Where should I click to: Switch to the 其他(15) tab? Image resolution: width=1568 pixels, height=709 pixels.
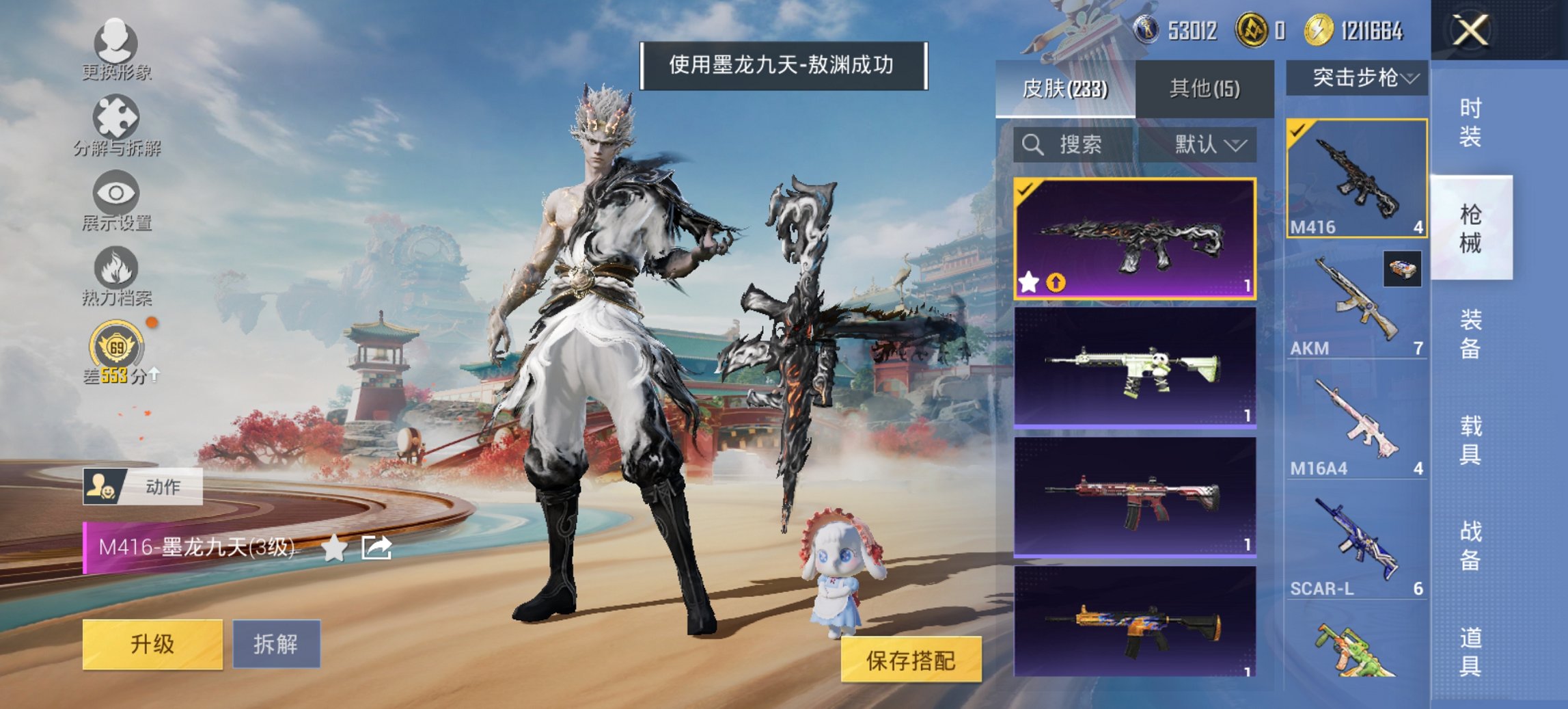pyautogui.click(x=1205, y=88)
